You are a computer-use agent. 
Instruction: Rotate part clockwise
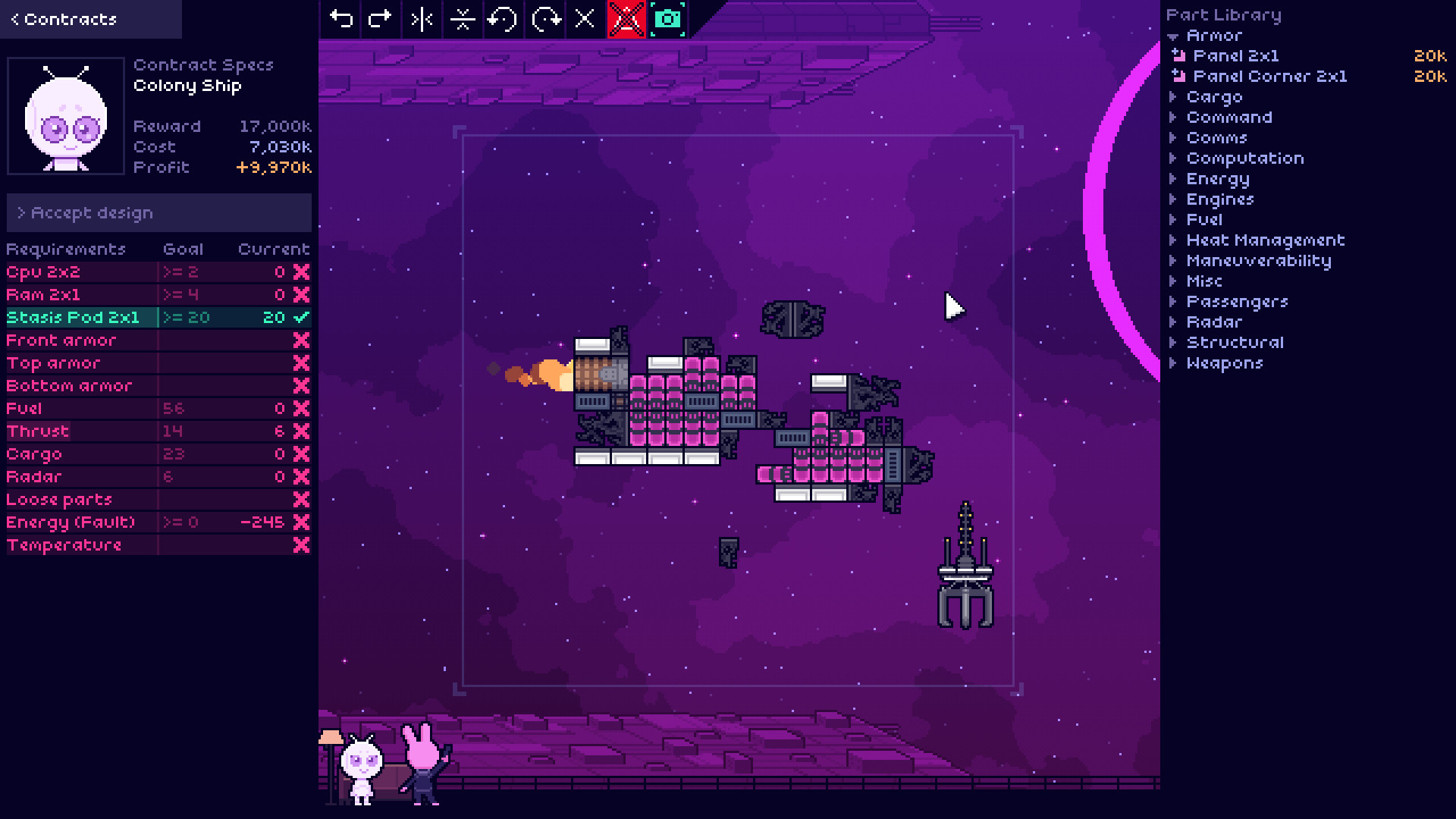pyautogui.click(x=545, y=19)
